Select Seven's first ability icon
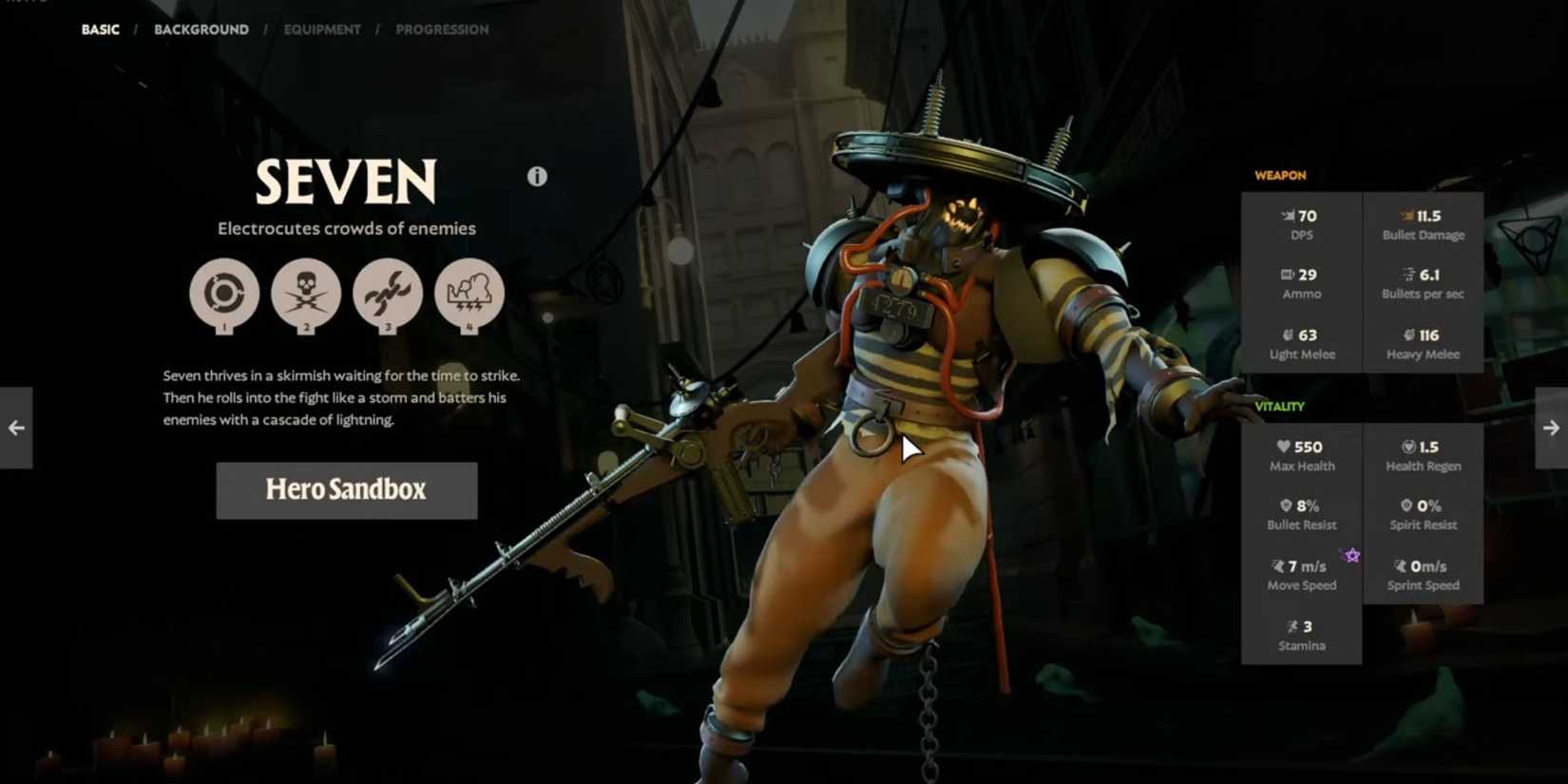Viewport: 1568px width, 784px height. coord(224,293)
